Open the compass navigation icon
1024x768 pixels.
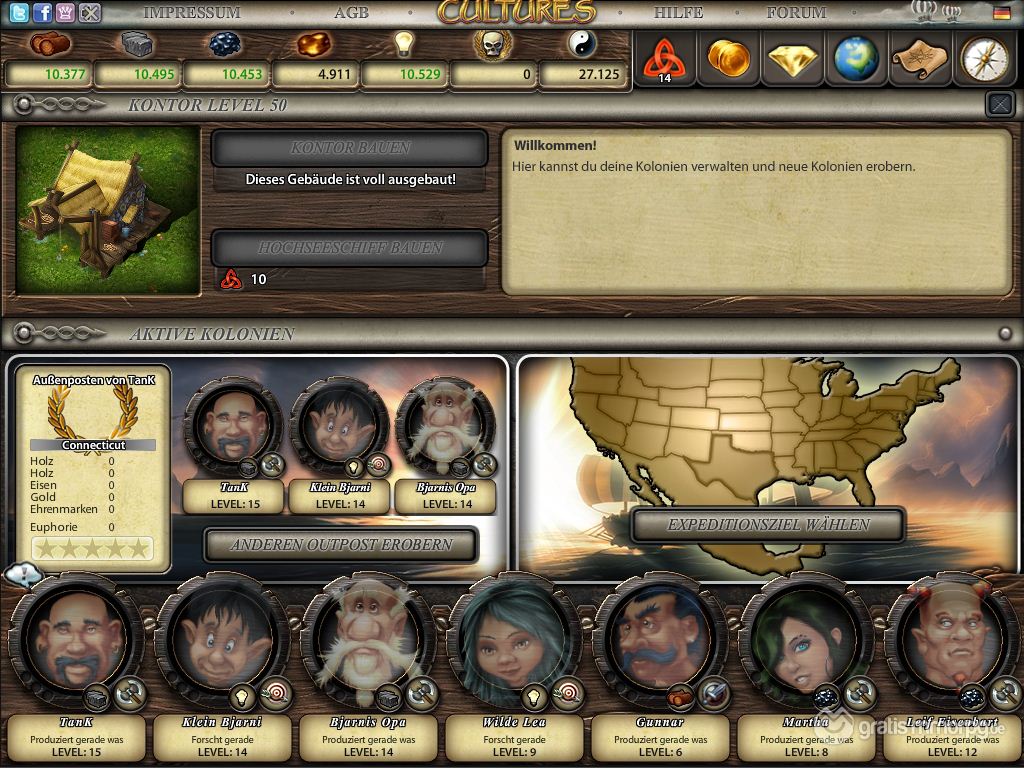[984, 59]
